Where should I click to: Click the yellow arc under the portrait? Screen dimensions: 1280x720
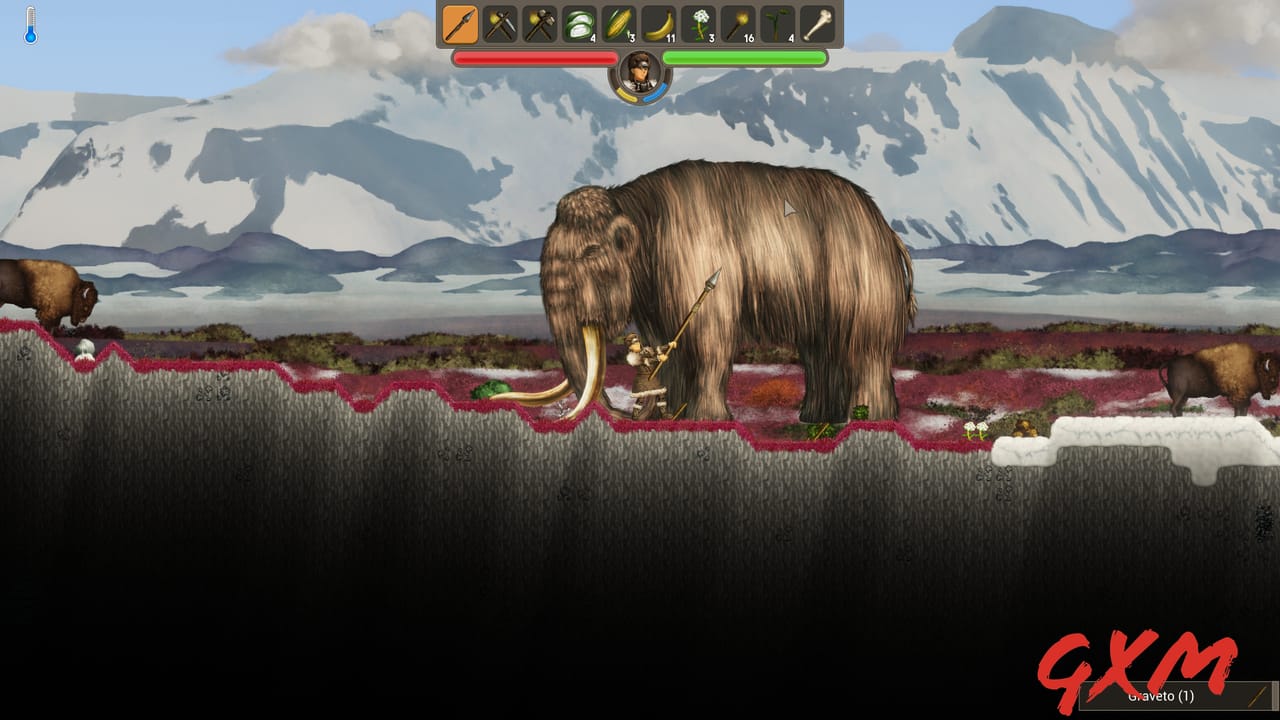[x=626, y=94]
